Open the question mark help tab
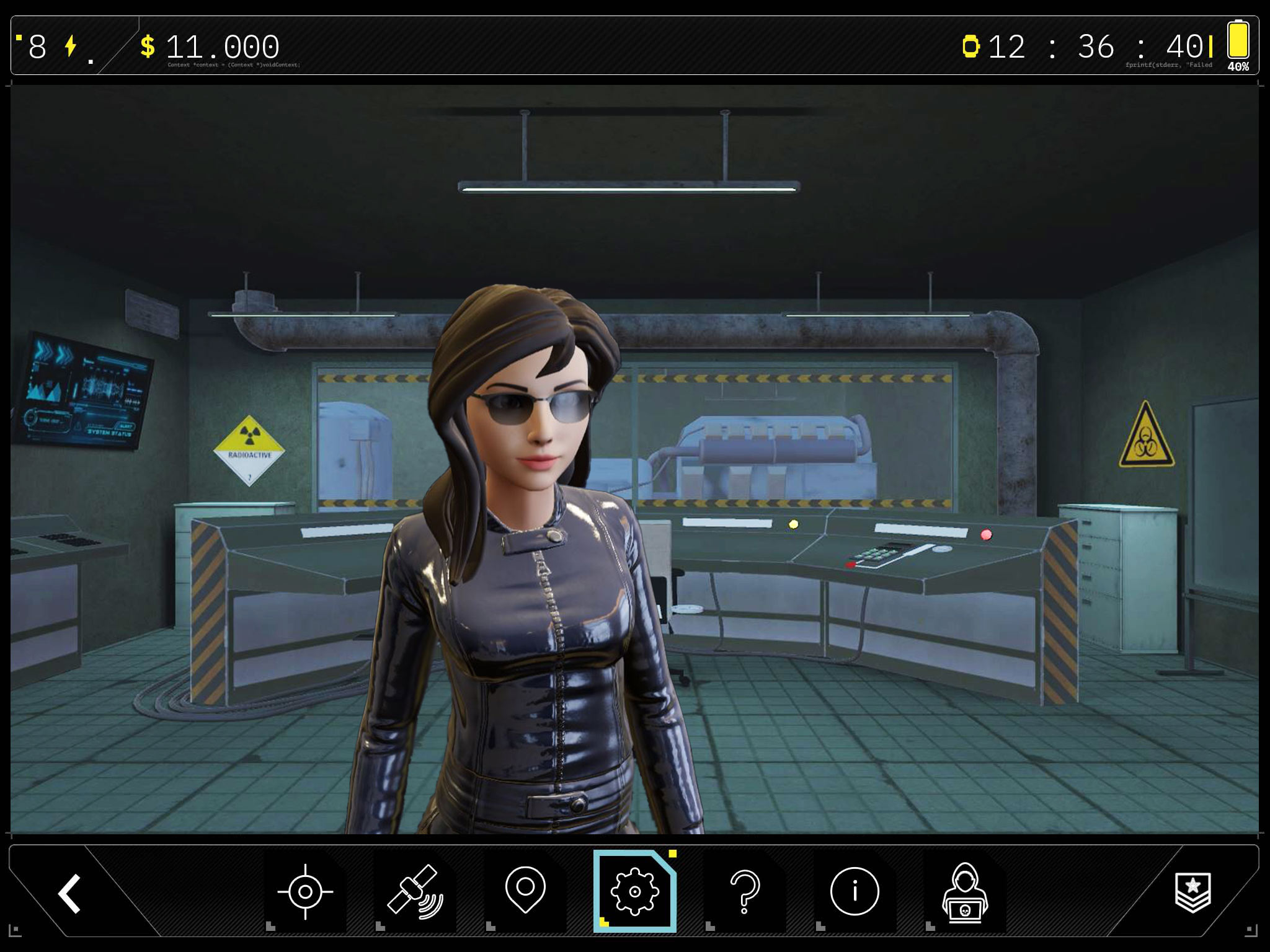 pyautogui.click(x=745, y=891)
